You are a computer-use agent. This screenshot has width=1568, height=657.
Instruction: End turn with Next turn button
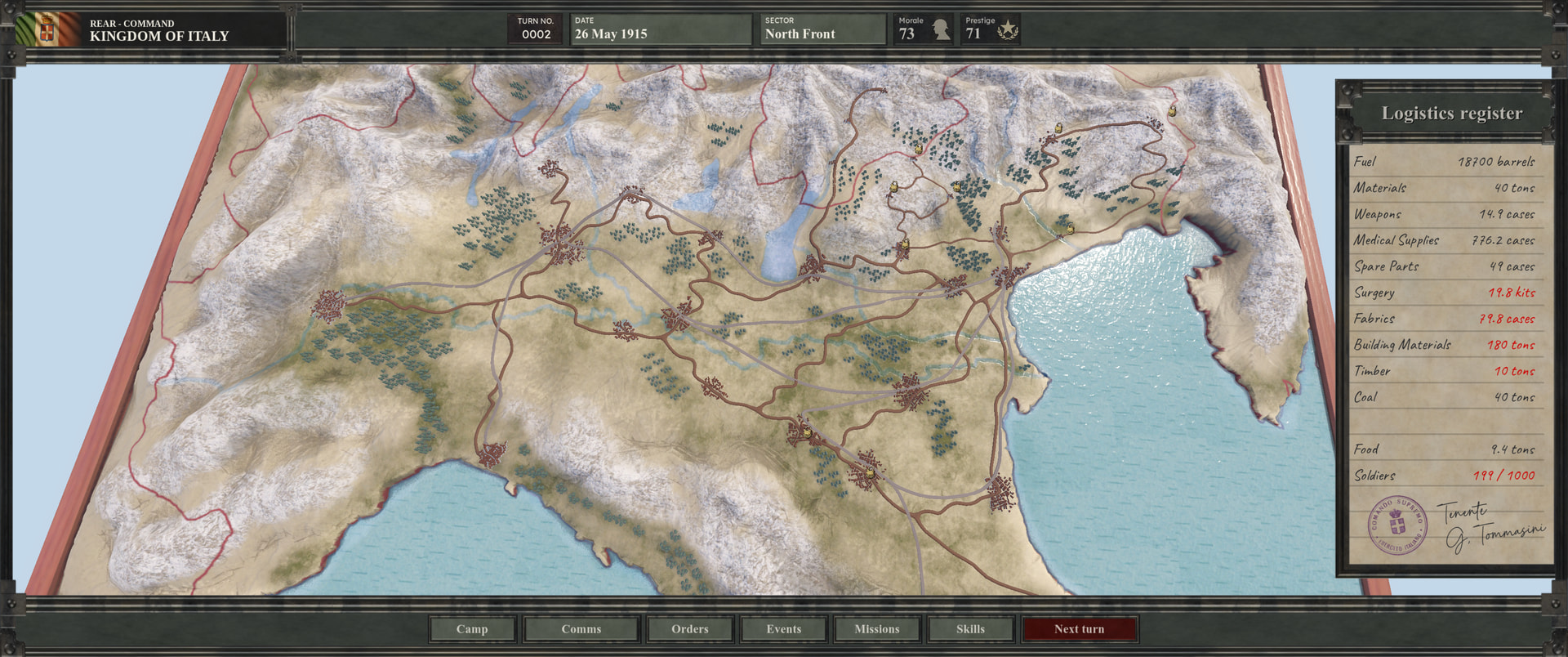pos(1079,628)
